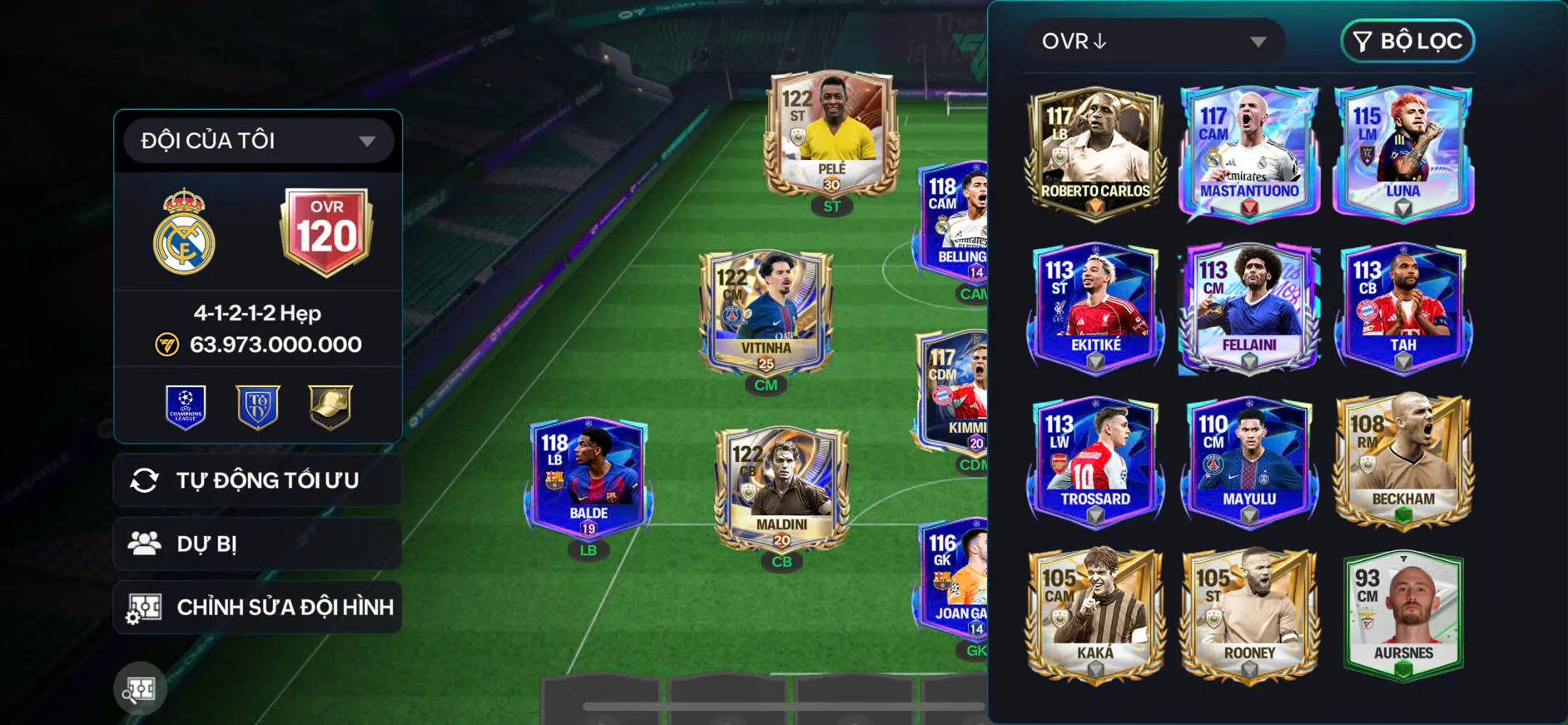Open the mini pitch map icon at bottom left
The height and width of the screenshot is (725, 1568).
tap(140, 689)
